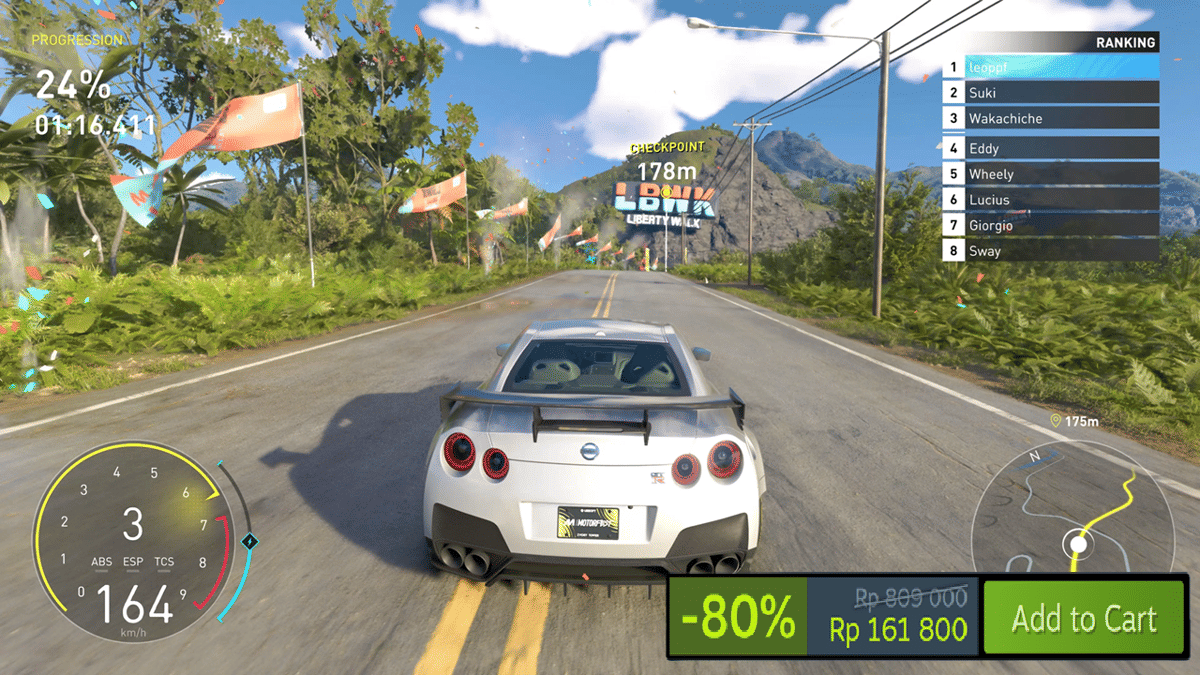This screenshot has height=675, width=1200.
Task: Choose Giorgio's ranking row
Action: (x=1052, y=225)
